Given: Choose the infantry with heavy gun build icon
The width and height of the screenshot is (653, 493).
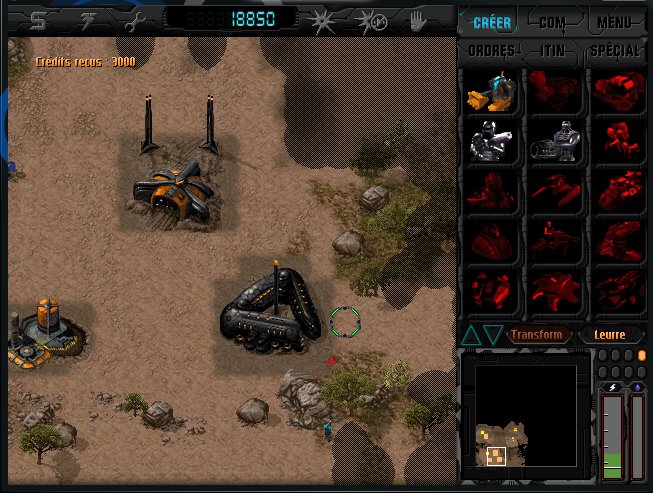Looking at the screenshot, I should (553, 142).
